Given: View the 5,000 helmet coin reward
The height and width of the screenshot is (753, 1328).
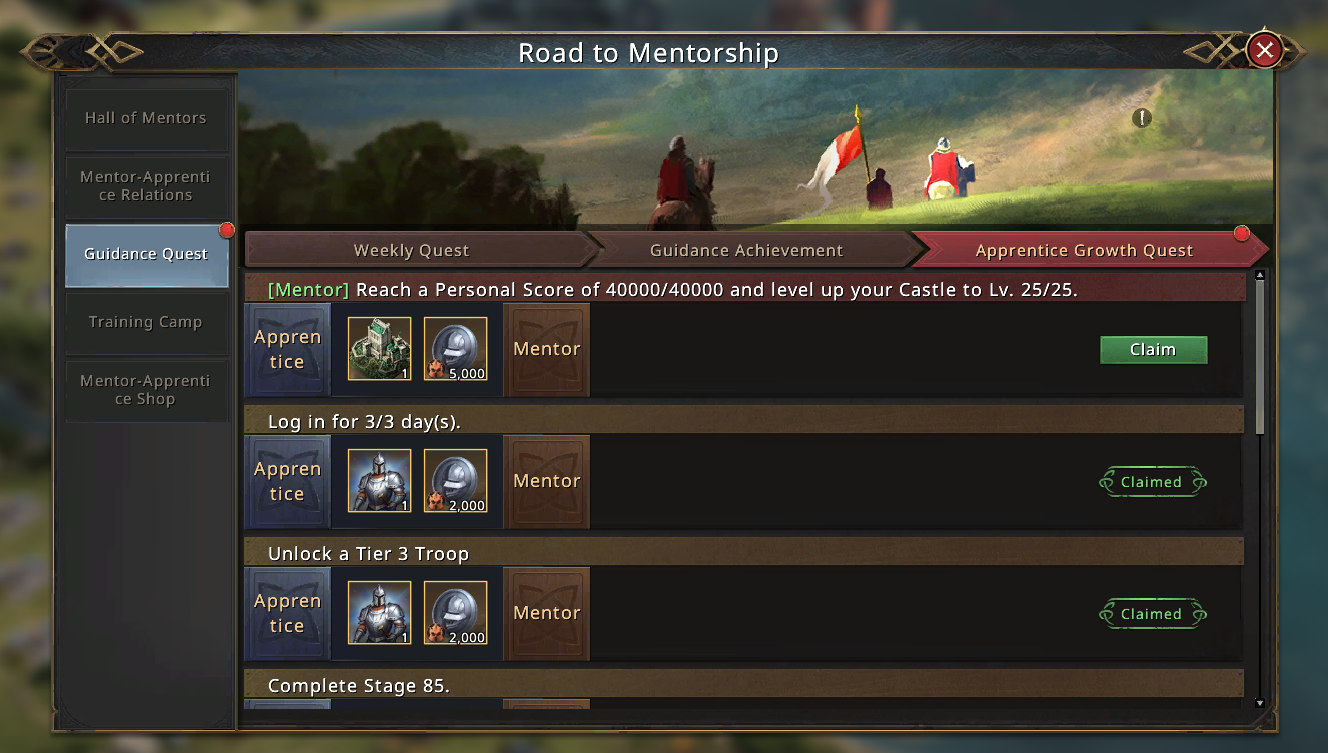Looking at the screenshot, I should [x=456, y=349].
